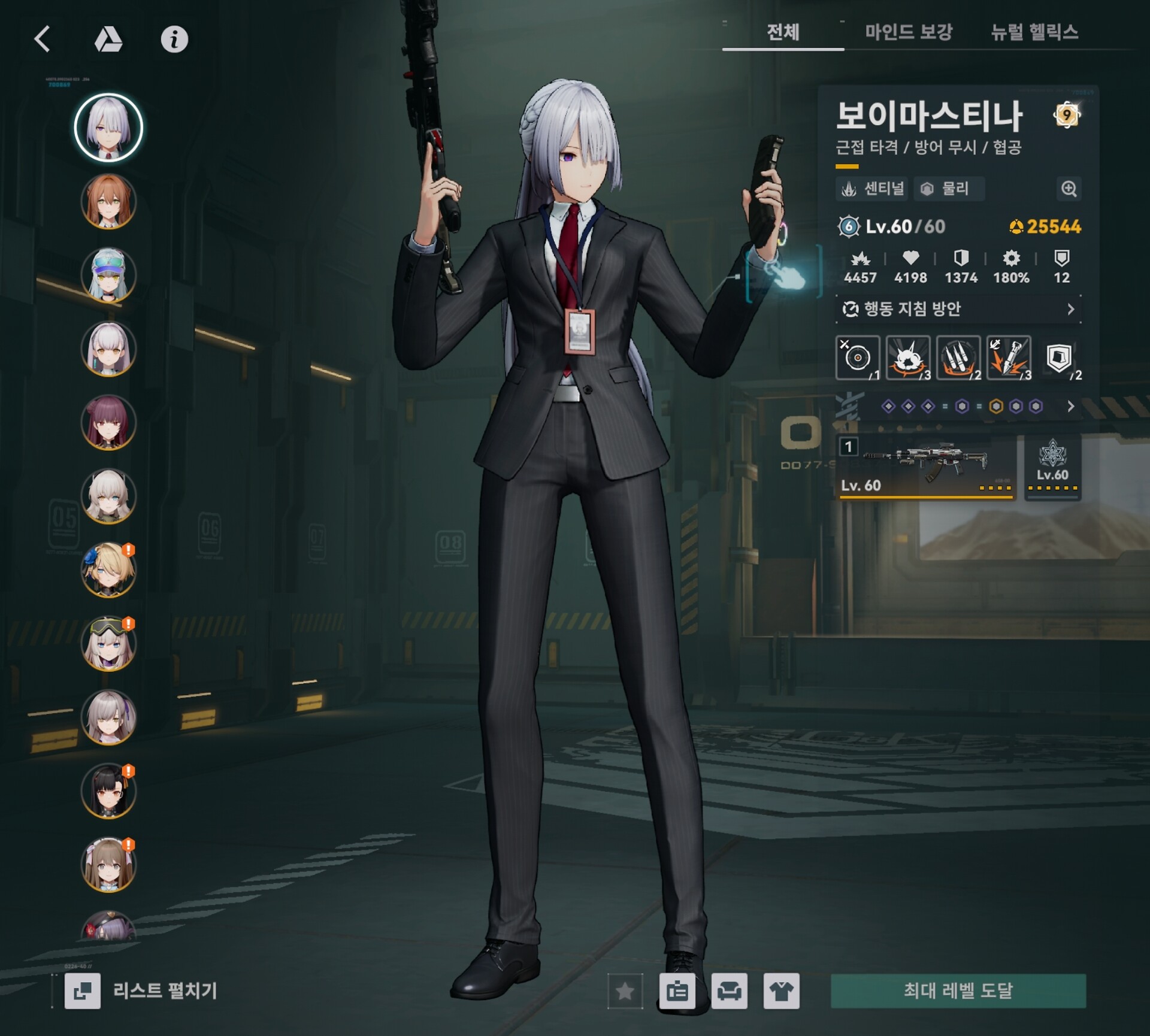Pick the purple-haired doll portrait

pos(108,423)
